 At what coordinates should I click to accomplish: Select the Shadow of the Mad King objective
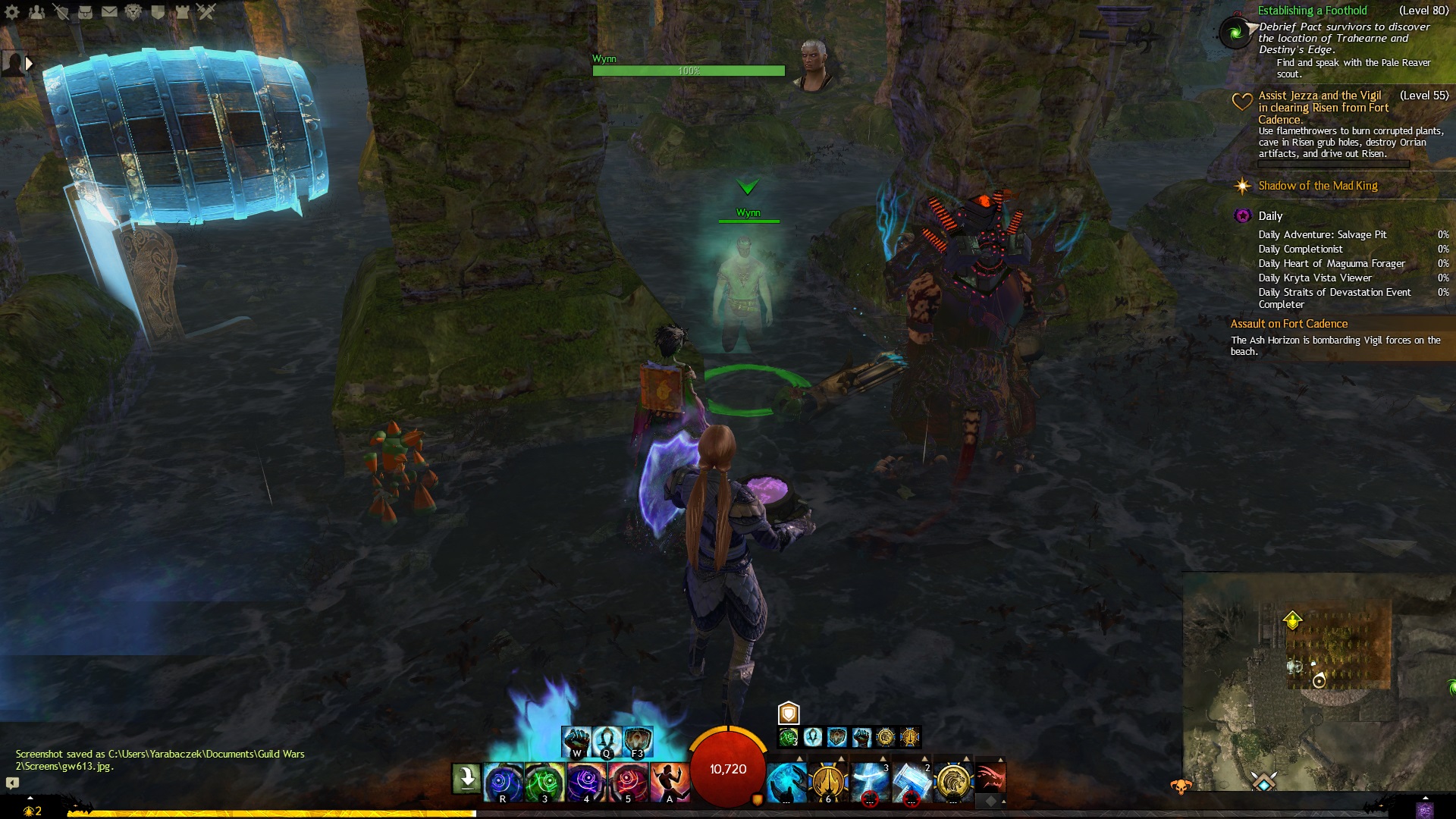[x=1317, y=186]
